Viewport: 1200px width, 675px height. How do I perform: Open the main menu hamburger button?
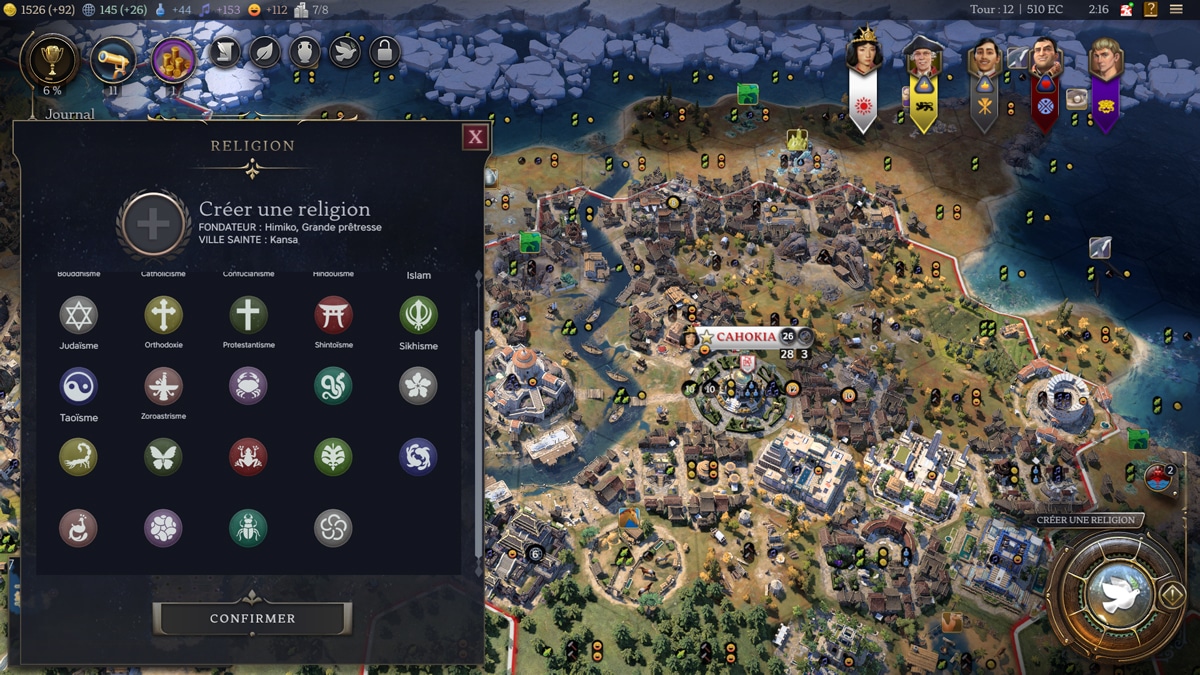[x=1176, y=10]
